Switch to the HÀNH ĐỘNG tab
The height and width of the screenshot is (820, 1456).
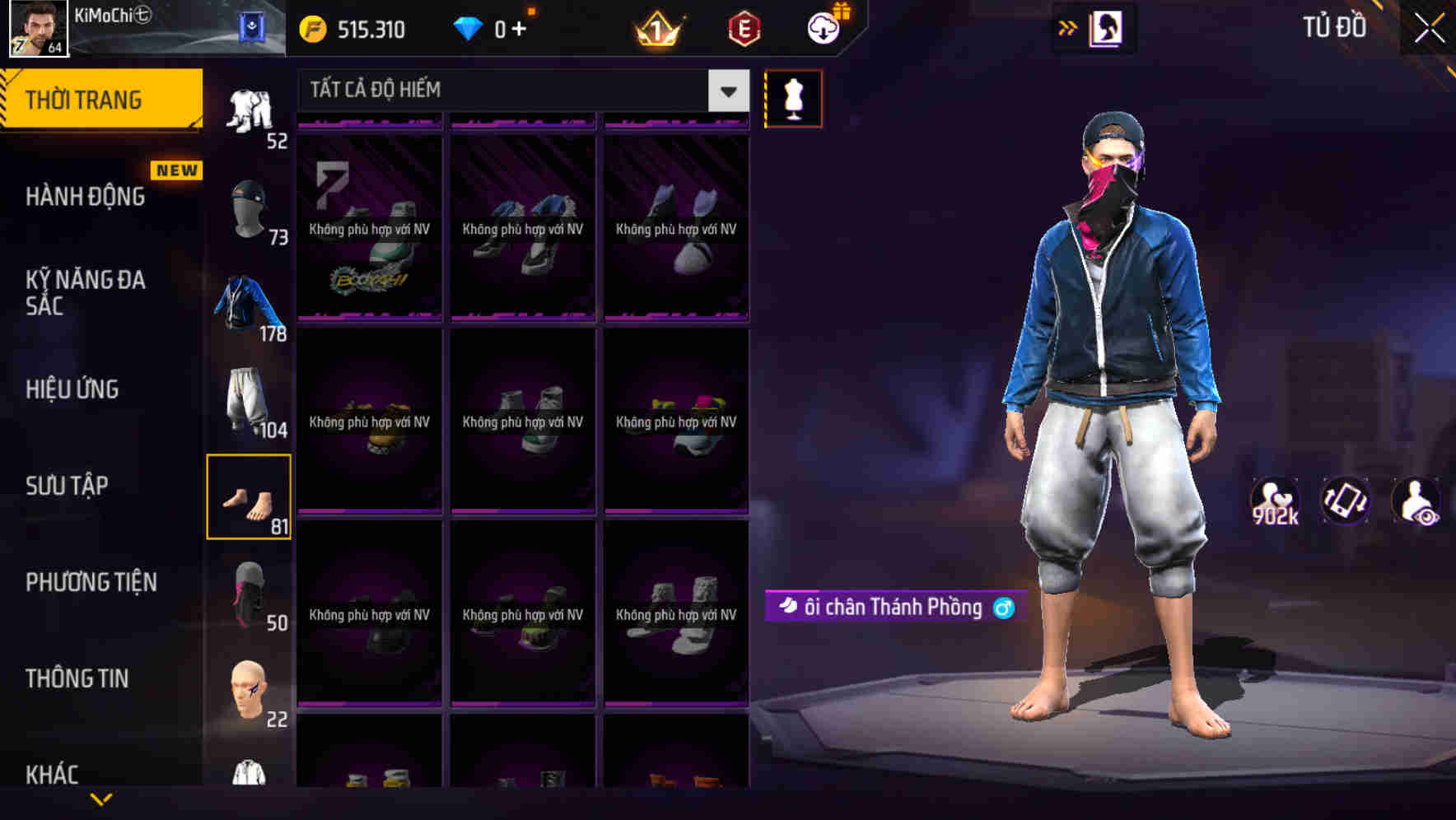click(85, 197)
